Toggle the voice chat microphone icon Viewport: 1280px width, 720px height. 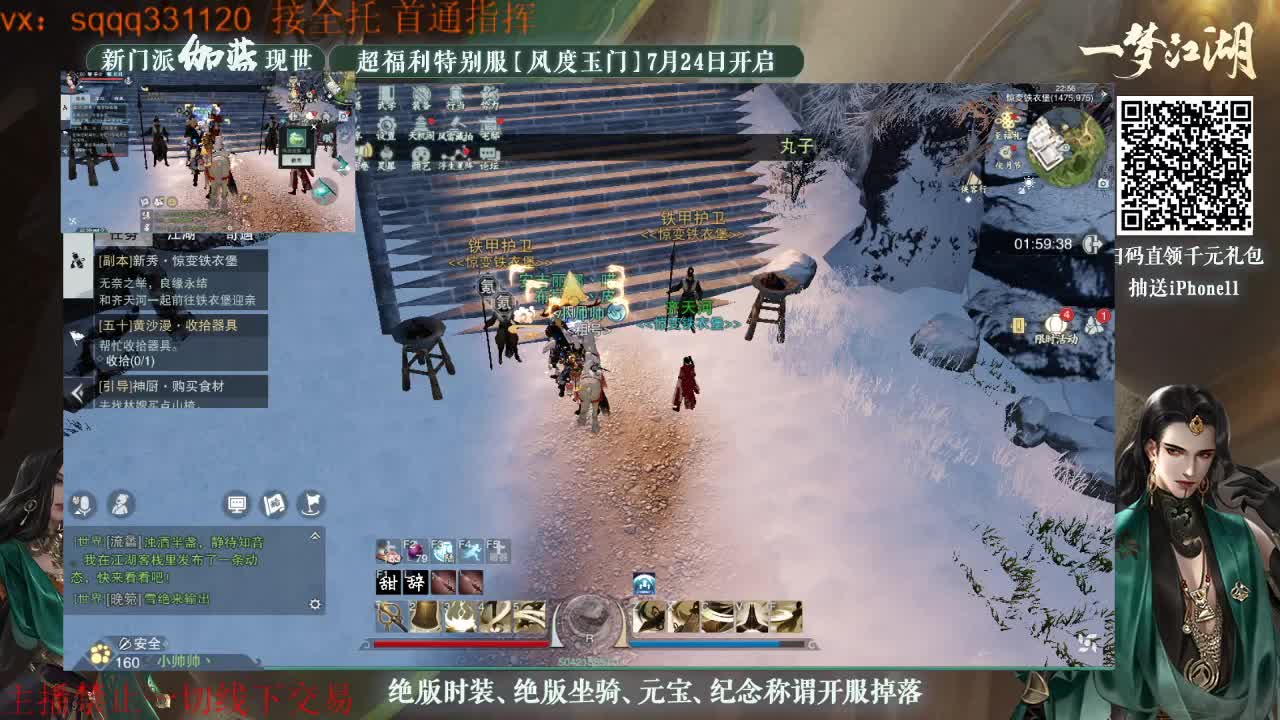pos(82,505)
